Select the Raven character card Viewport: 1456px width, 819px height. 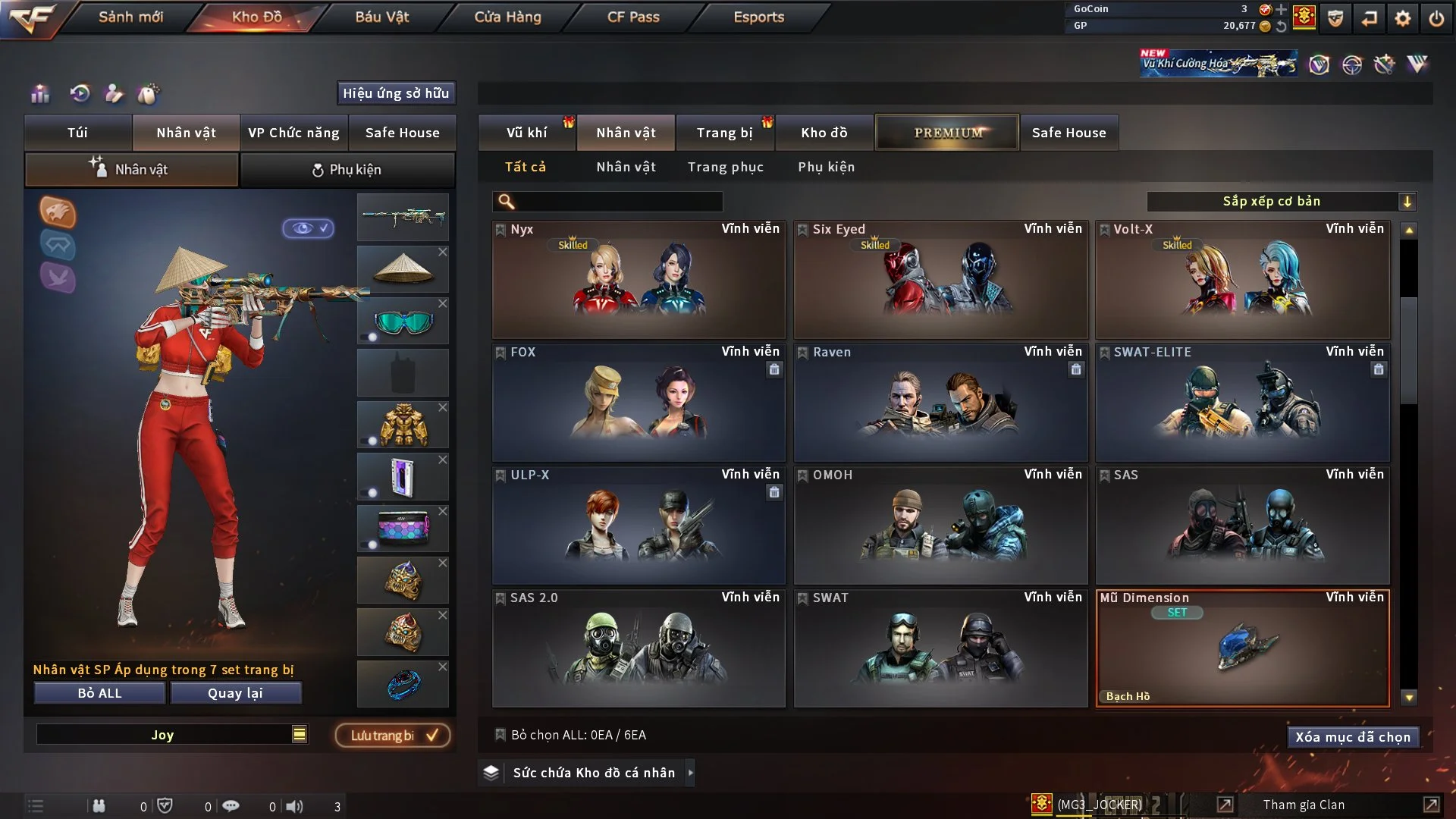coord(940,403)
